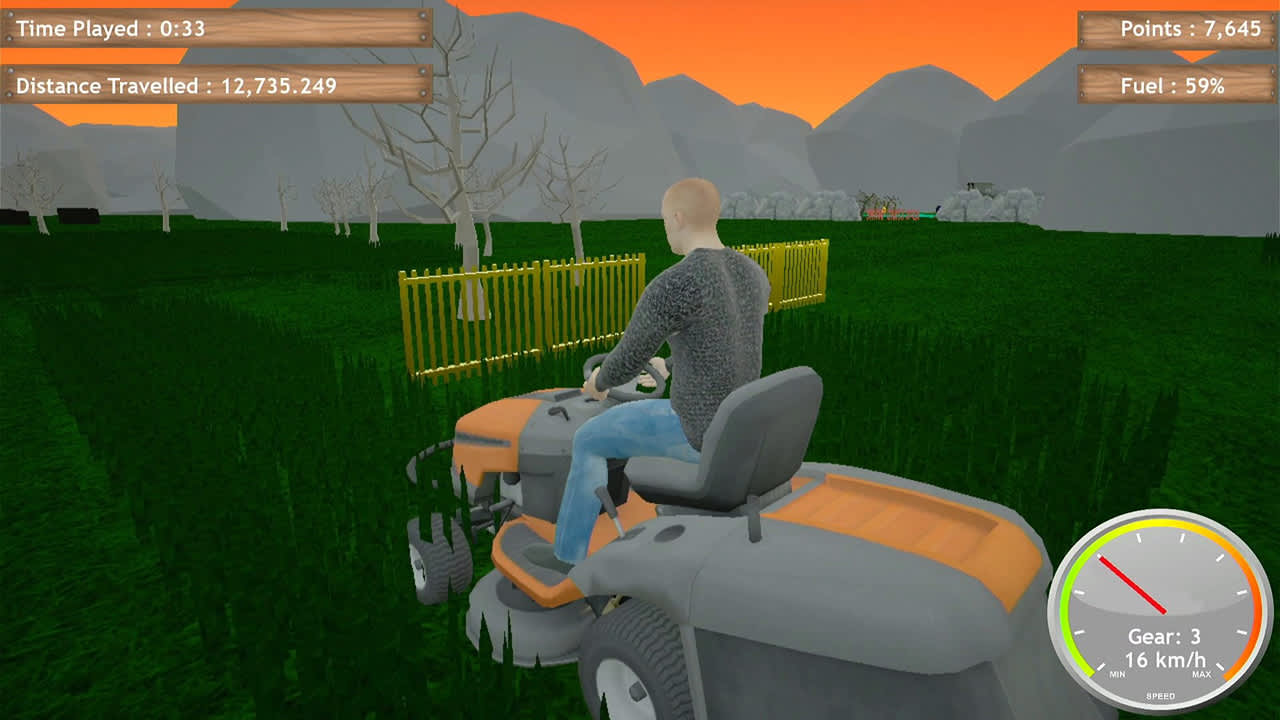Click the MIN marker on the speedometer
The width and height of the screenshot is (1280, 720).
point(1117,674)
